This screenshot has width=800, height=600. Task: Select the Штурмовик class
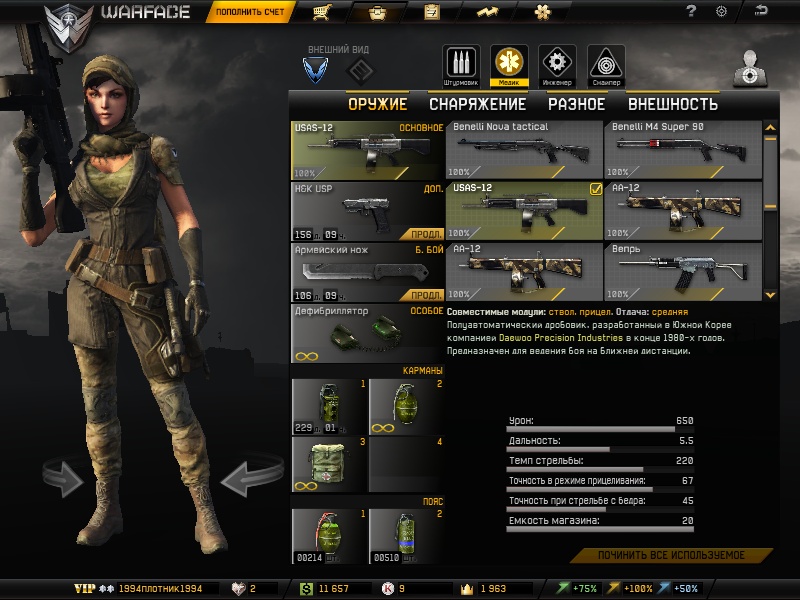point(460,65)
